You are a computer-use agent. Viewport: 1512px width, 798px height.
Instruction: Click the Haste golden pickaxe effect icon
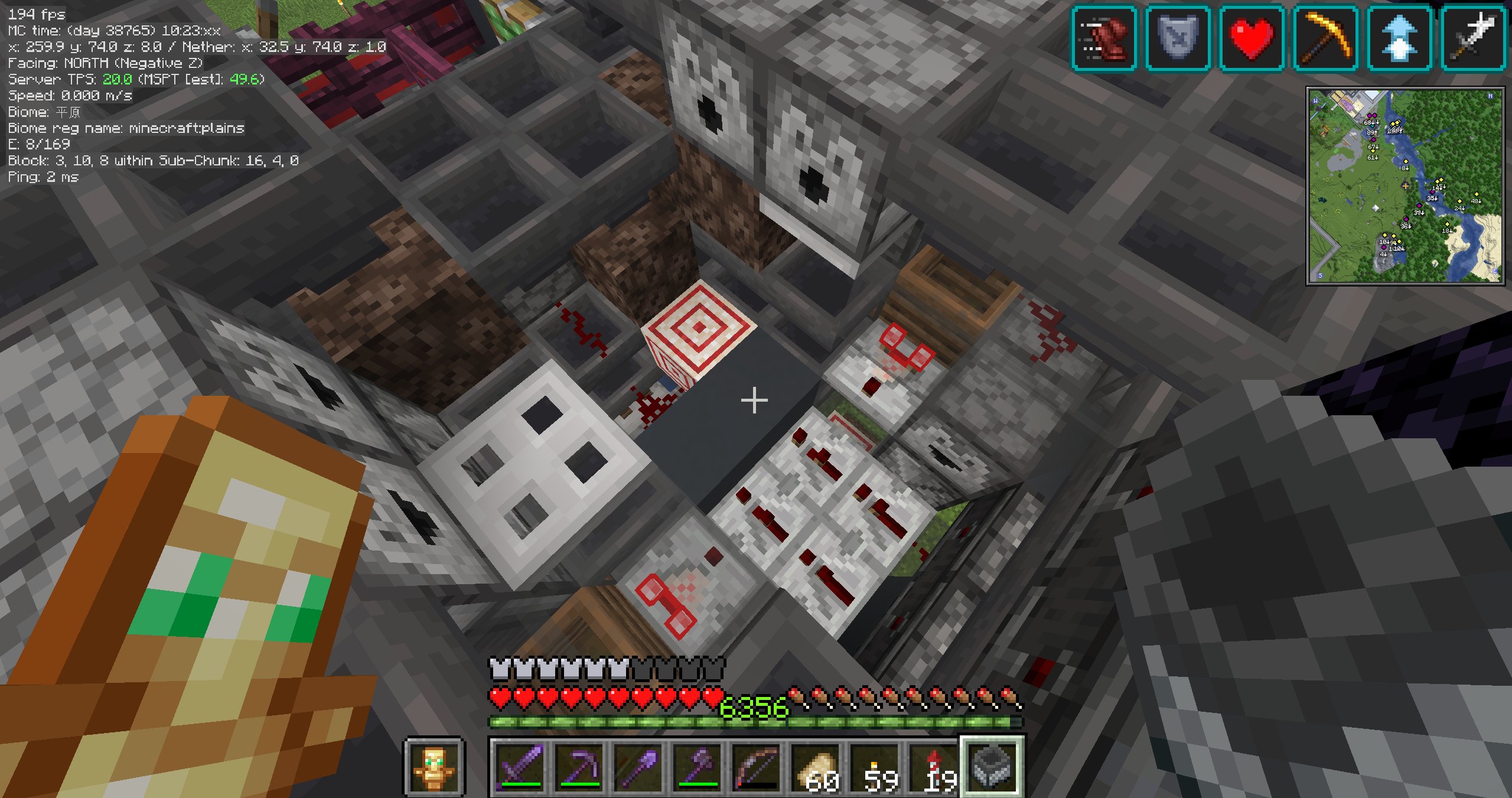1325,38
